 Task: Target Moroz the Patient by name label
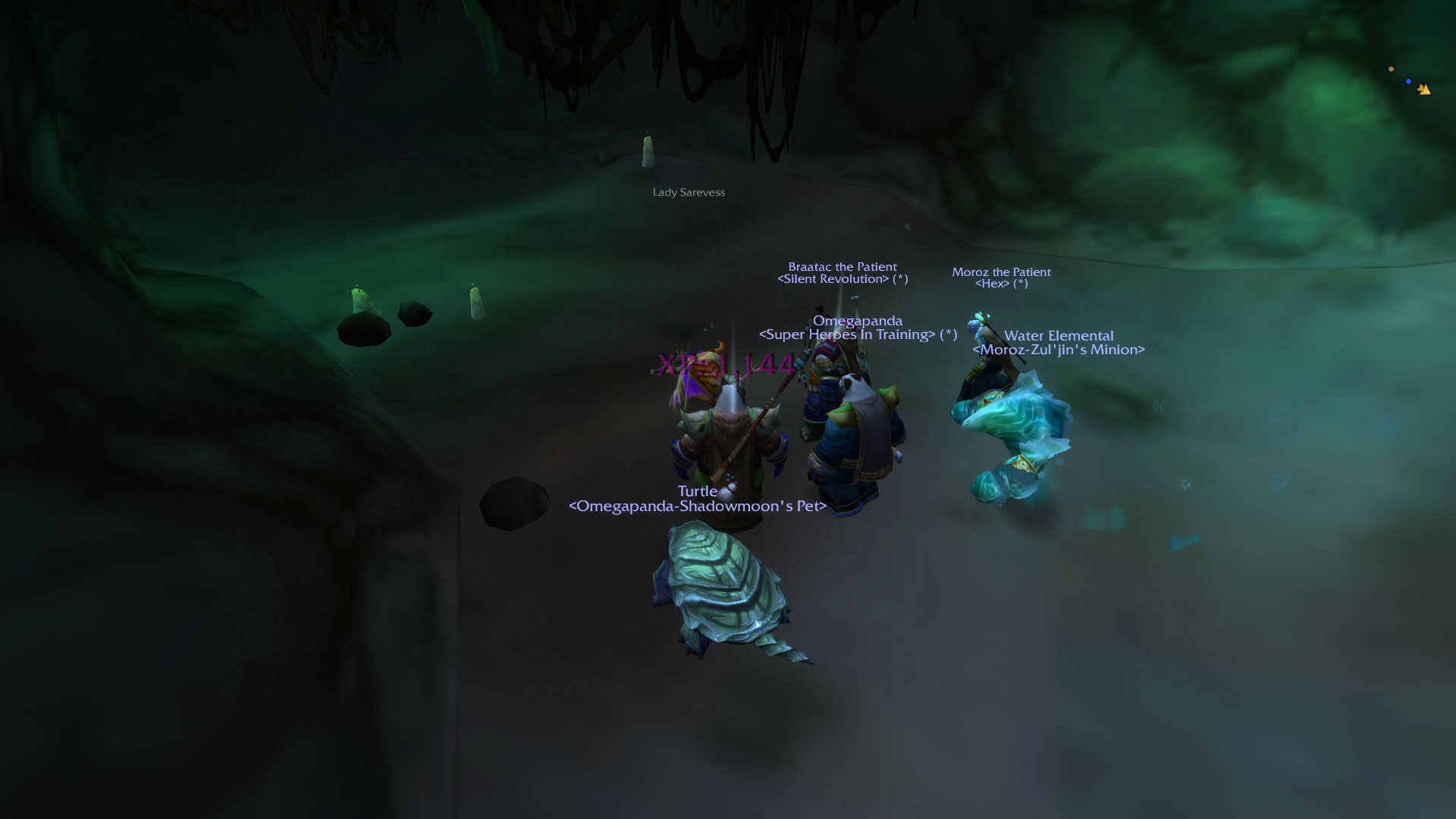[1001, 272]
